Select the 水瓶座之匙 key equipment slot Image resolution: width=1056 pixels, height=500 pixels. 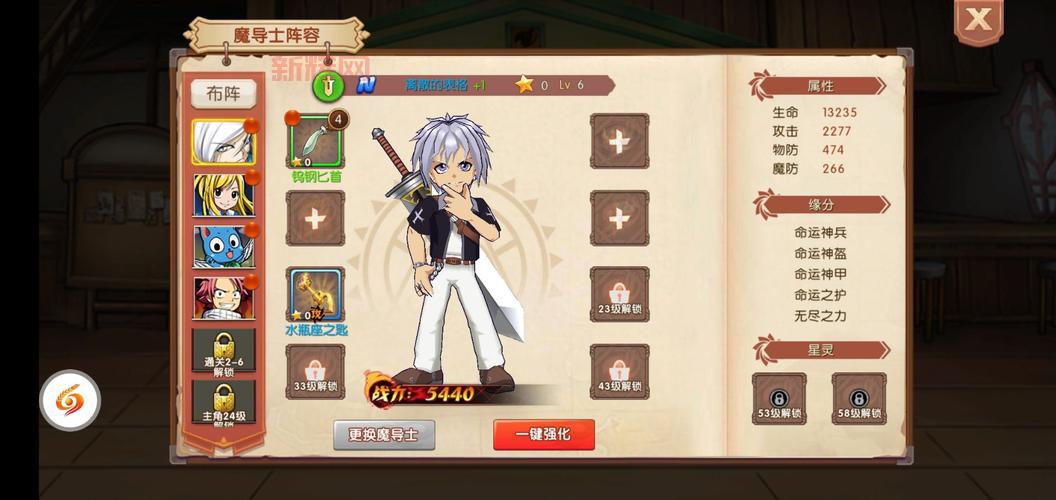point(316,295)
